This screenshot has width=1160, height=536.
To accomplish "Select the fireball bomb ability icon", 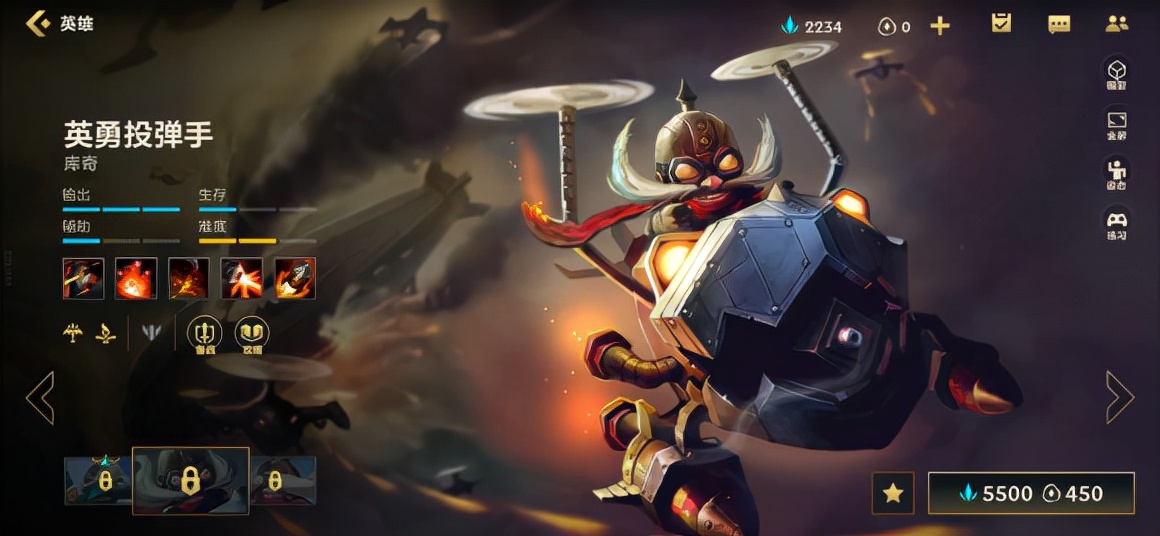I will 136,278.
